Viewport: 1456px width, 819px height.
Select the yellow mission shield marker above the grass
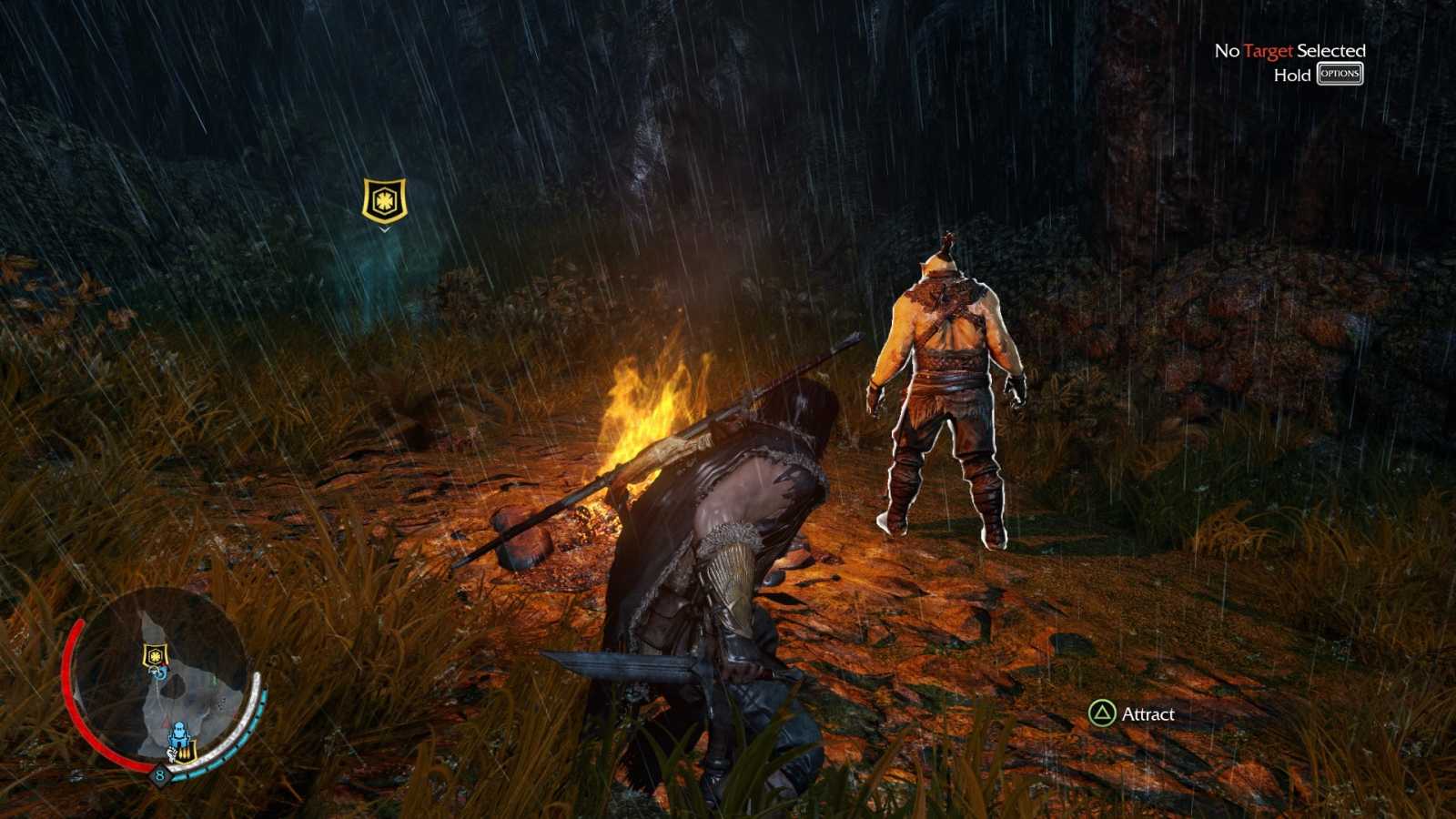383,198
